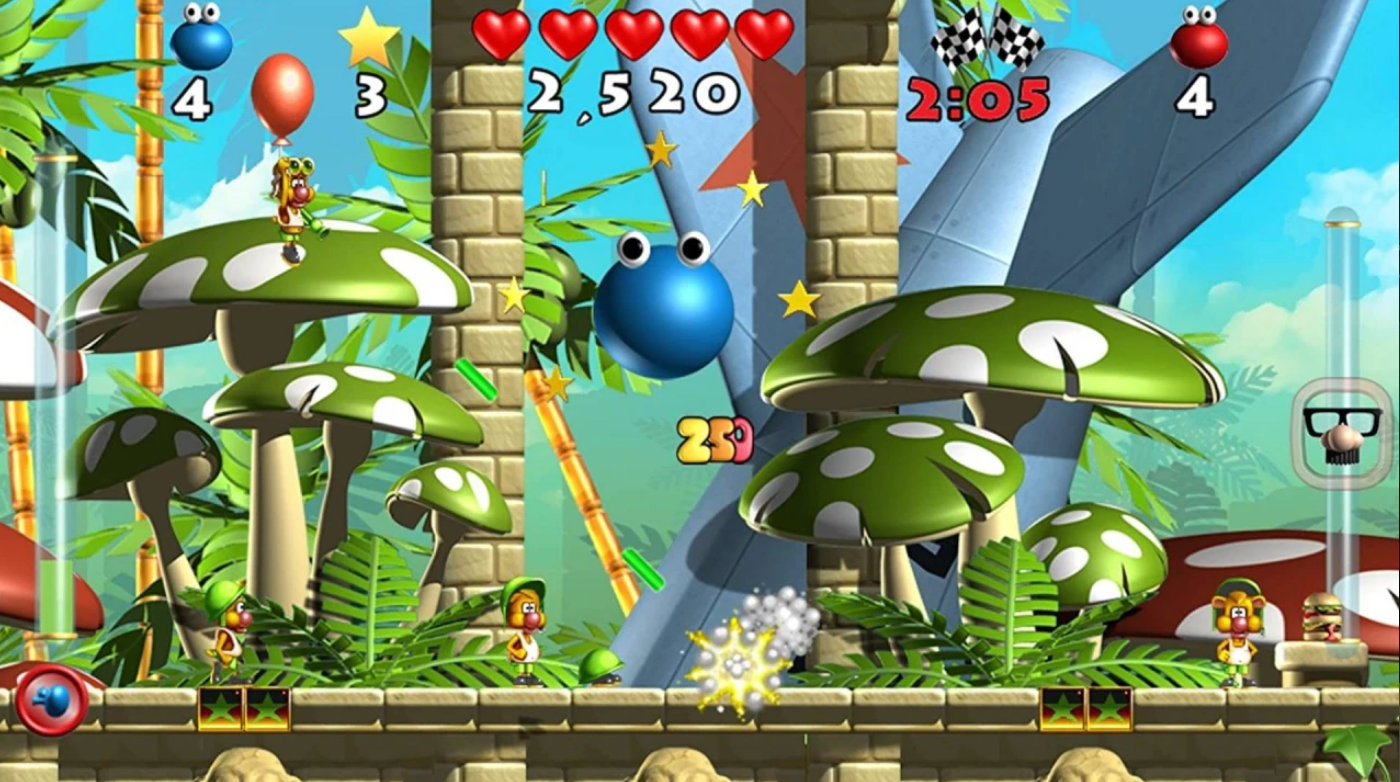Click the gold star collectible icon
This screenshot has height=782, width=1400.
pyautogui.click(x=368, y=38)
